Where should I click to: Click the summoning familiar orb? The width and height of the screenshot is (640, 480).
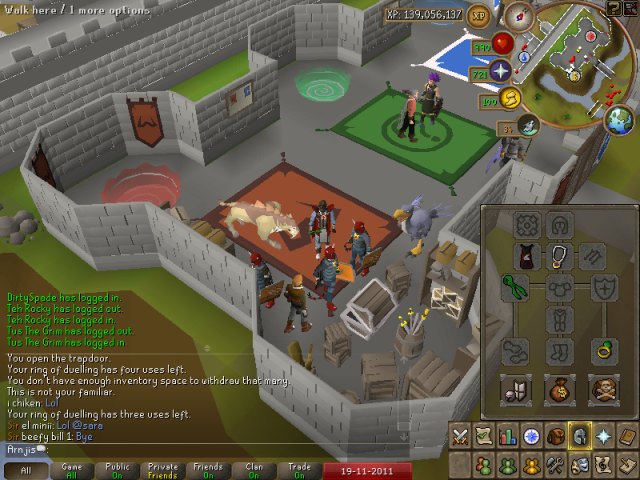[x=528, y=124]
